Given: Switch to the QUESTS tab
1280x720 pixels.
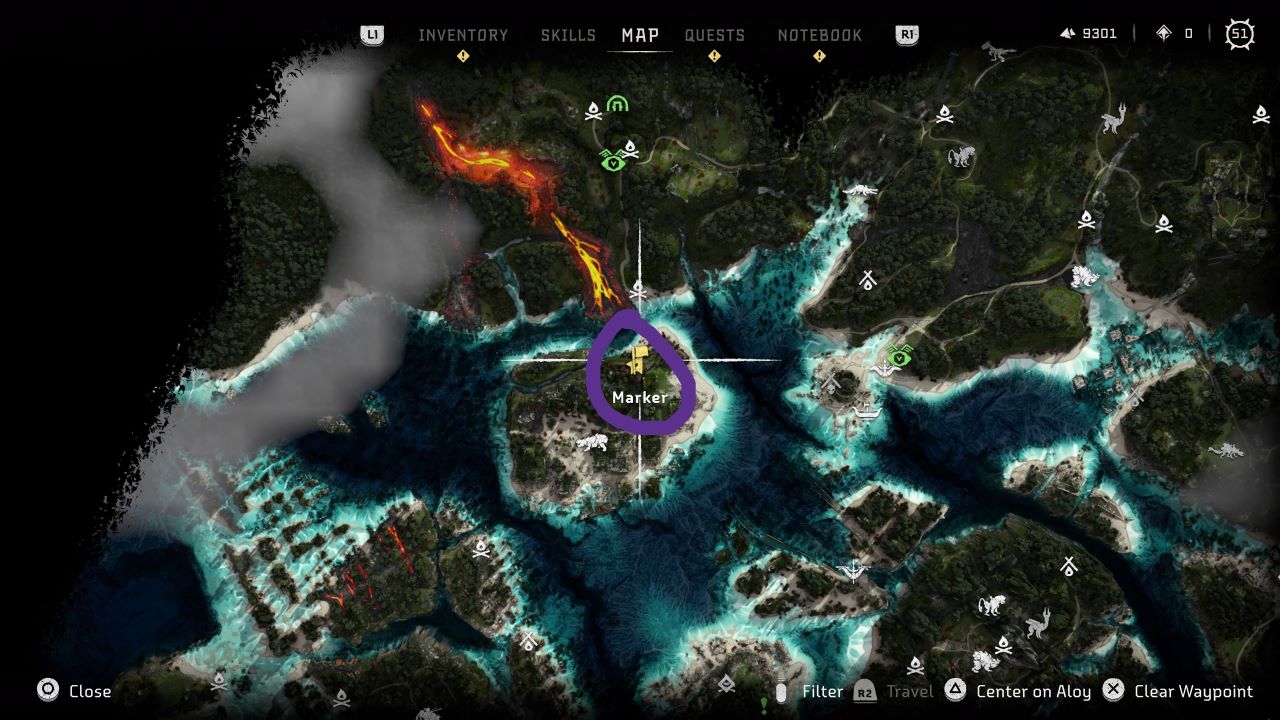Looking at the screenshot, I should (715, 35).
